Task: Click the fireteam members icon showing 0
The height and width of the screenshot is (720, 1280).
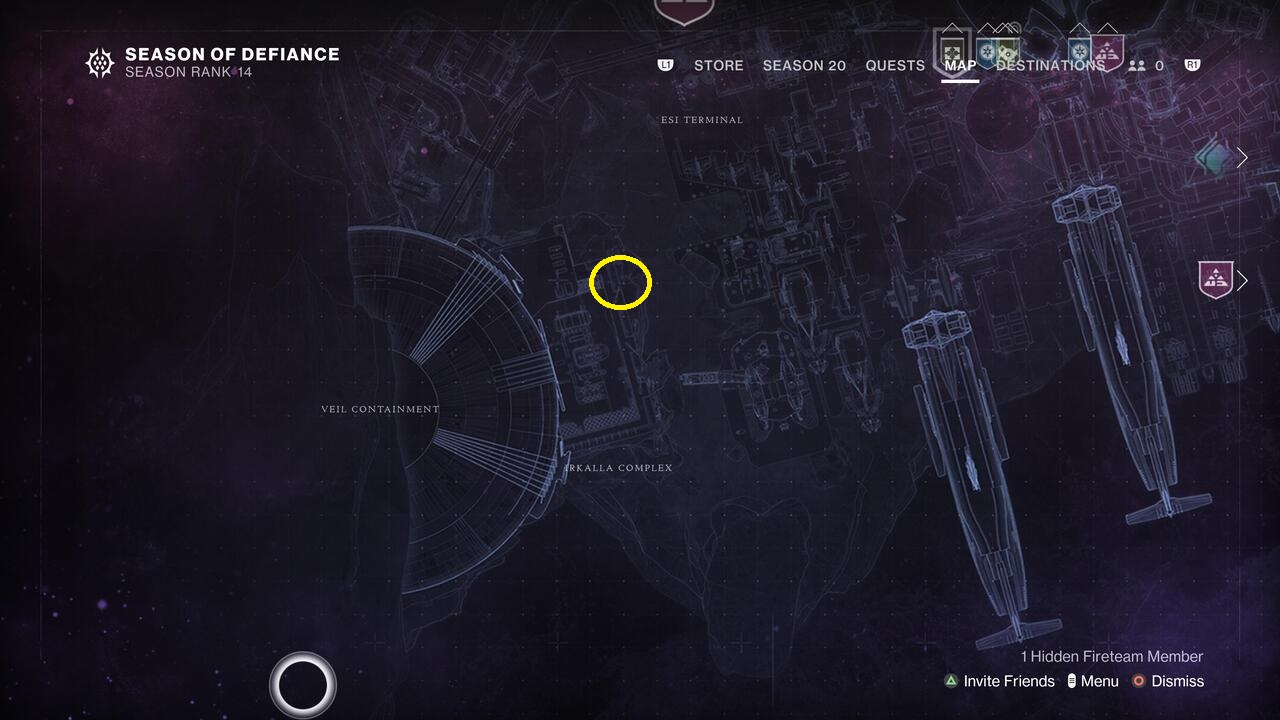Action: tap(1137, 65)
